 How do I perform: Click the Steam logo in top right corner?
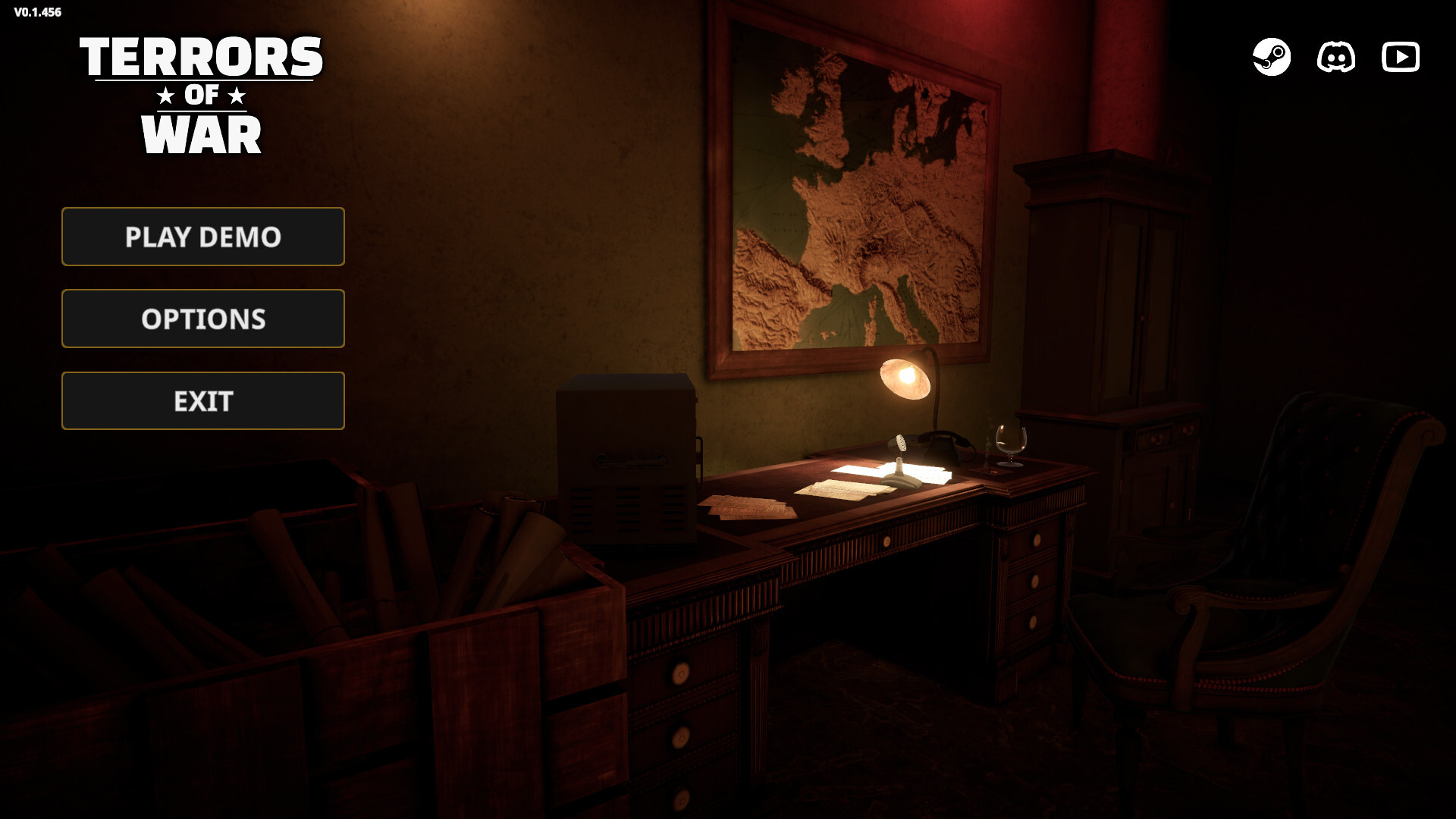1272,56
